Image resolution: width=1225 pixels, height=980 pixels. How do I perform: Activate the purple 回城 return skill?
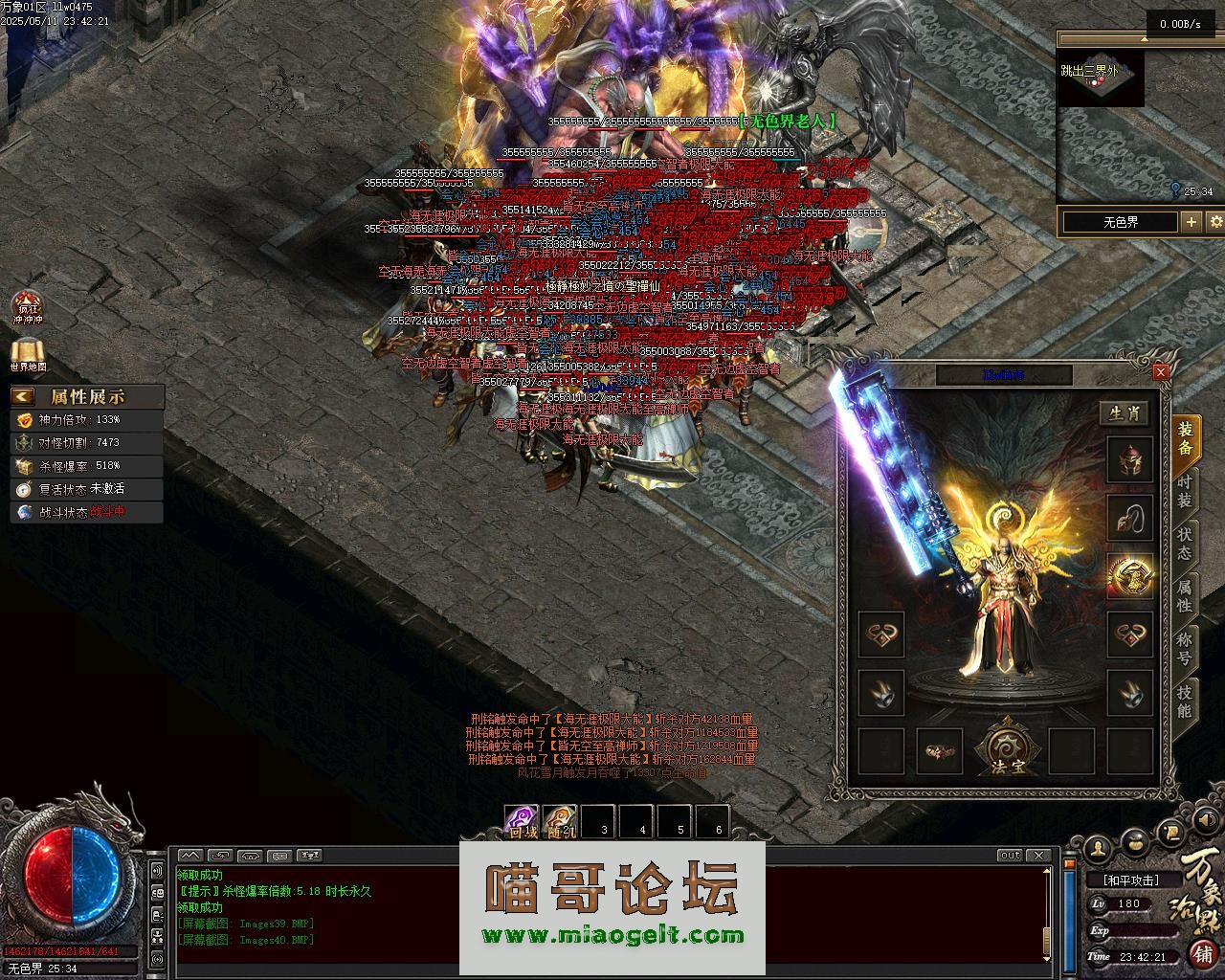pyautogui.click(x=522, y=821)
